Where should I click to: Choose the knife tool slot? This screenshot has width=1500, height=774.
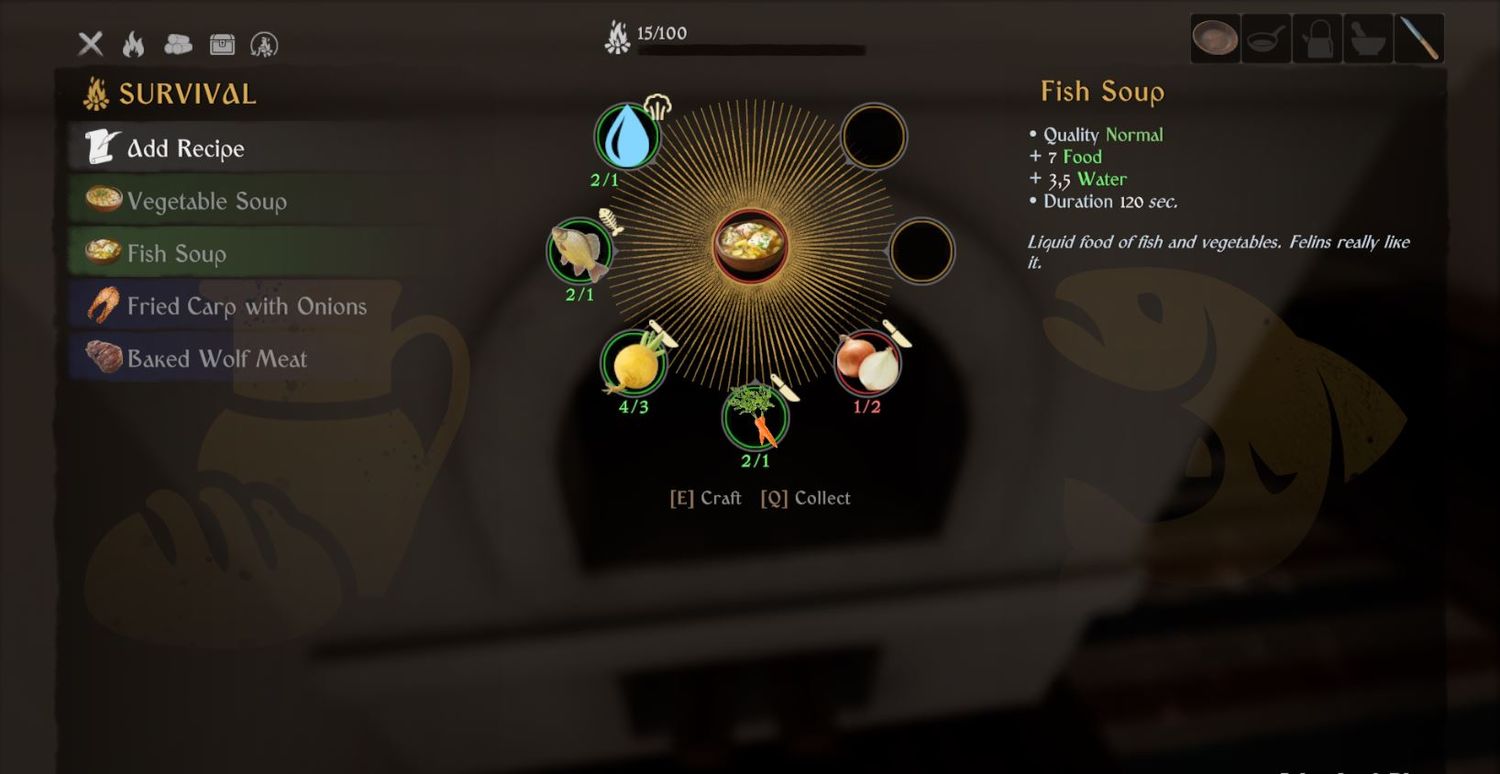pos(1420,40)
